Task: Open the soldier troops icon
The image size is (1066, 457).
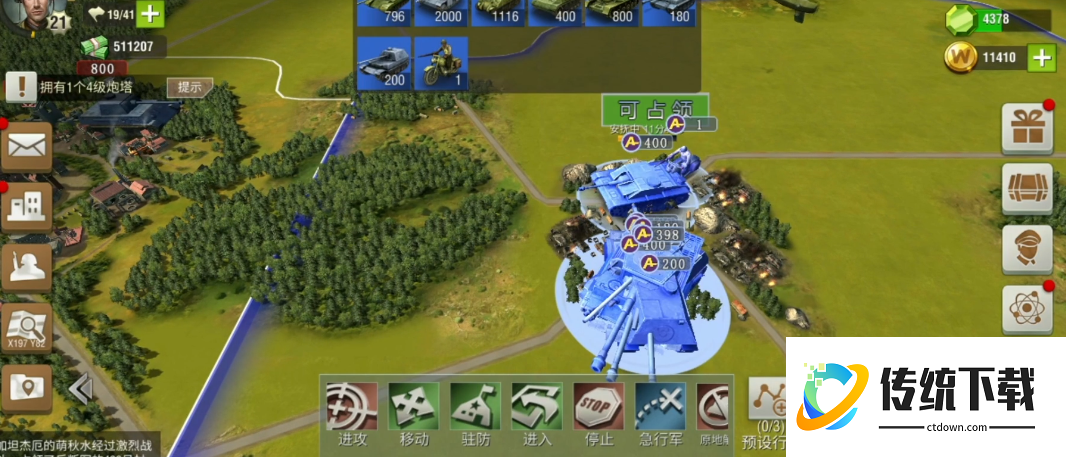Action: coord(27,267)
